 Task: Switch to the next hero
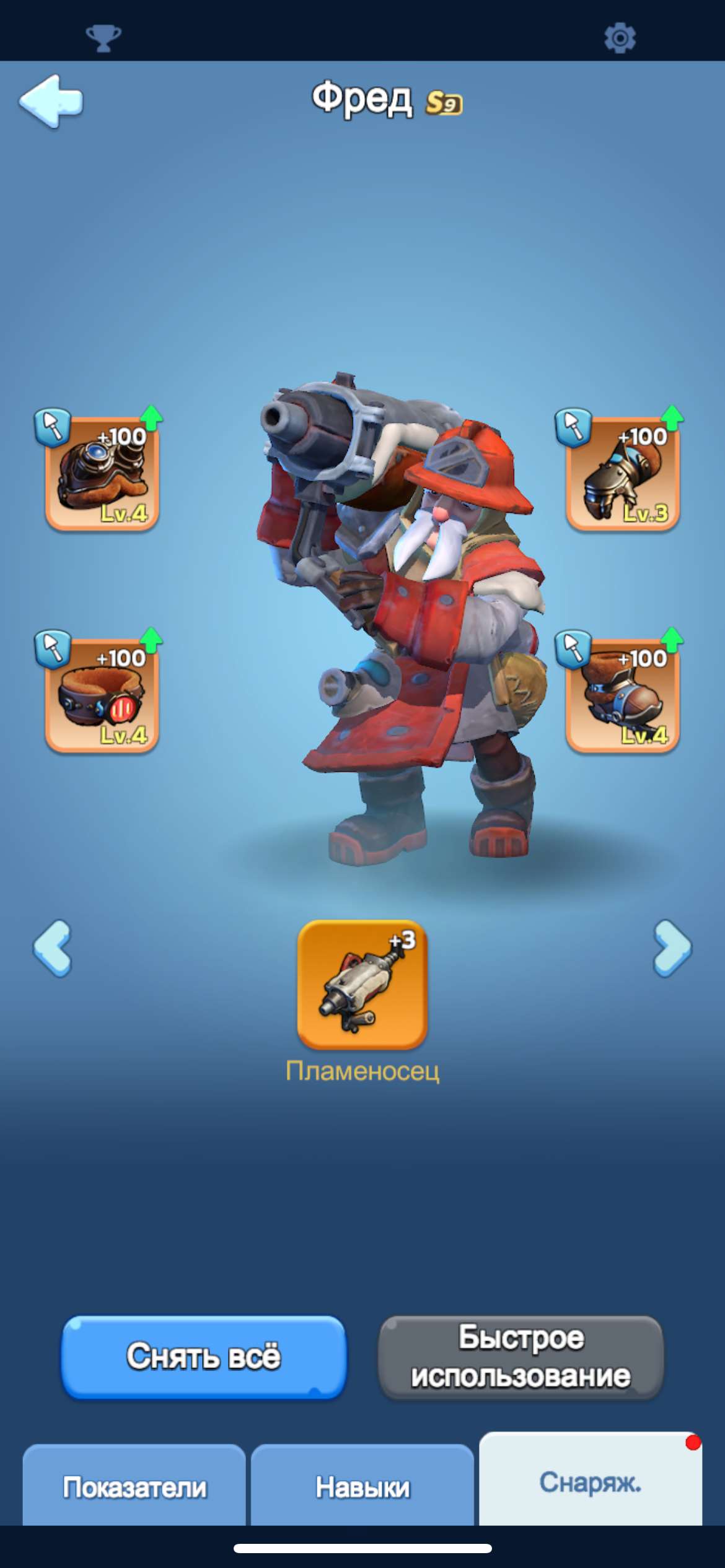point(672,948)
